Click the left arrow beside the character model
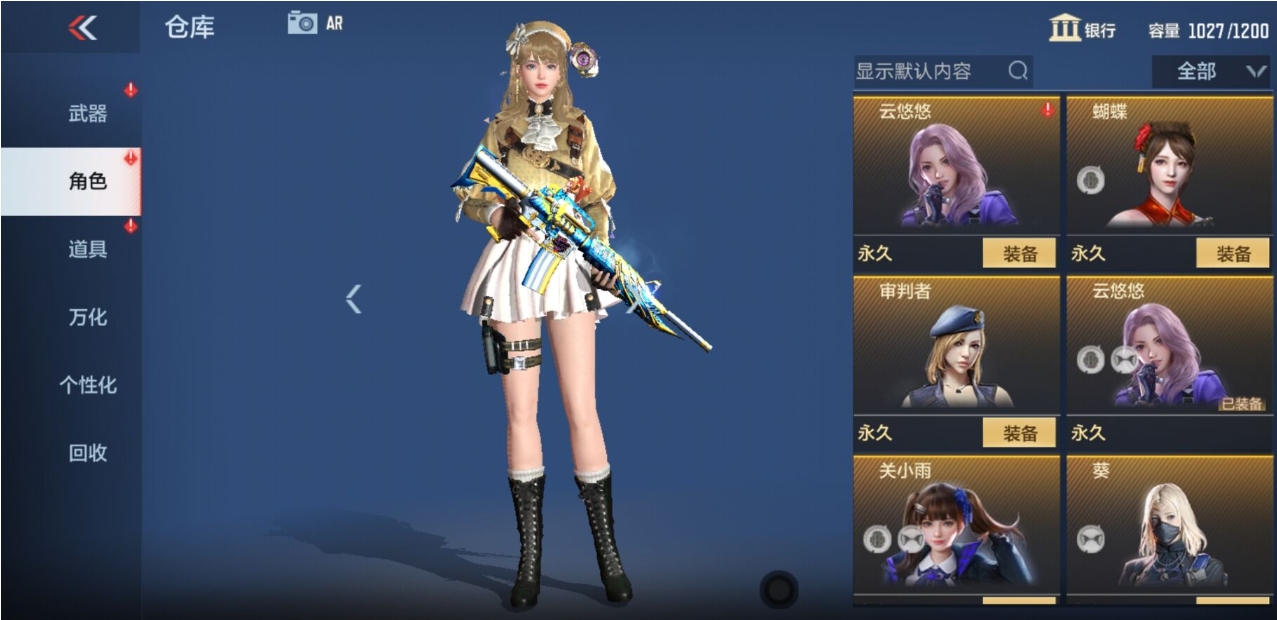 click(x=353, y=298)
